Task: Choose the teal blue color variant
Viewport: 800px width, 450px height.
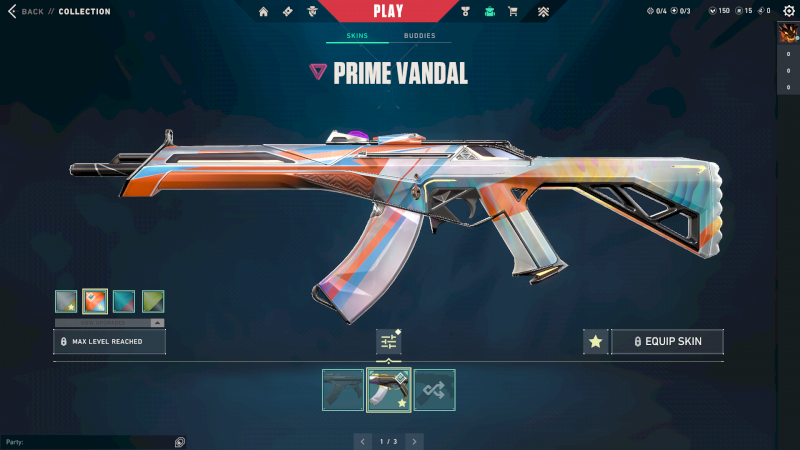Action: point(124,301)
